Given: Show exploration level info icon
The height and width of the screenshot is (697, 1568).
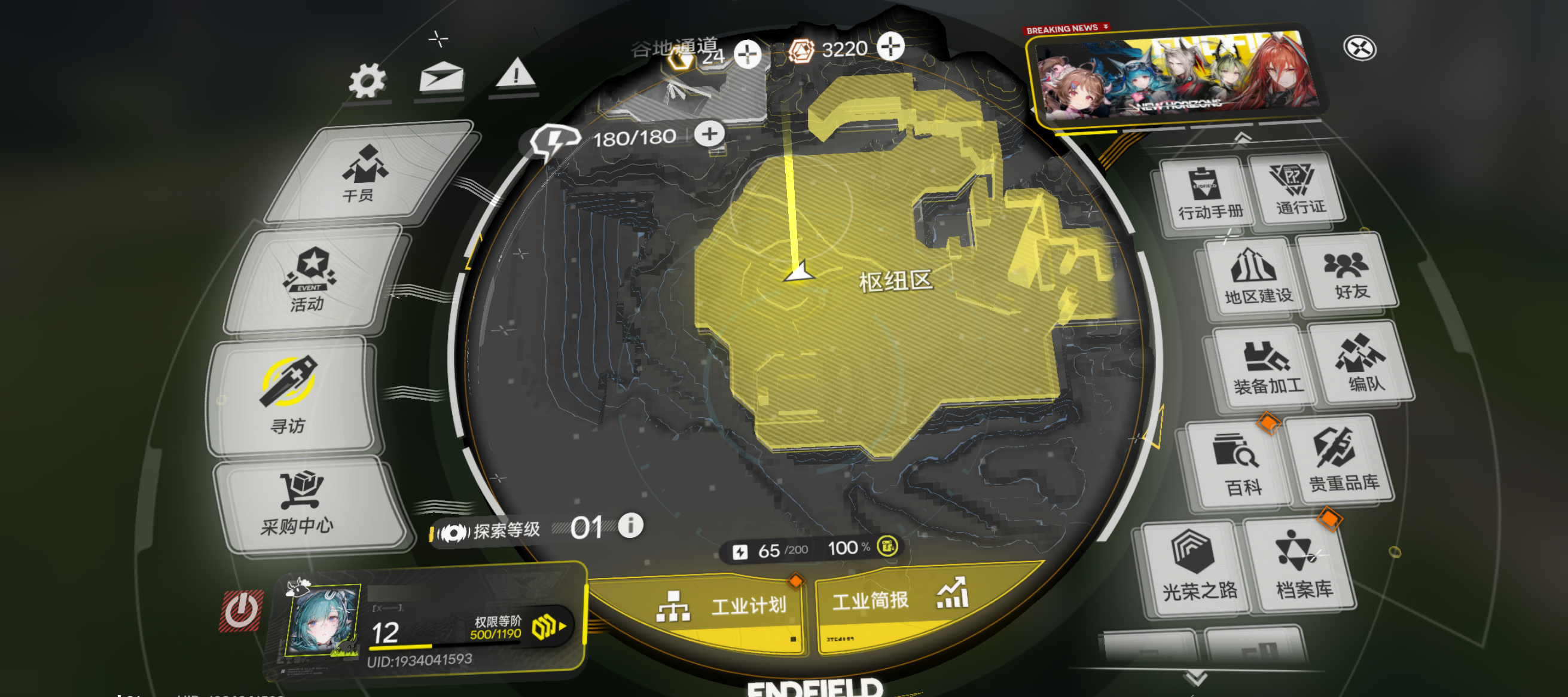Looking at the screenshot, I should [x=630, y=525].
